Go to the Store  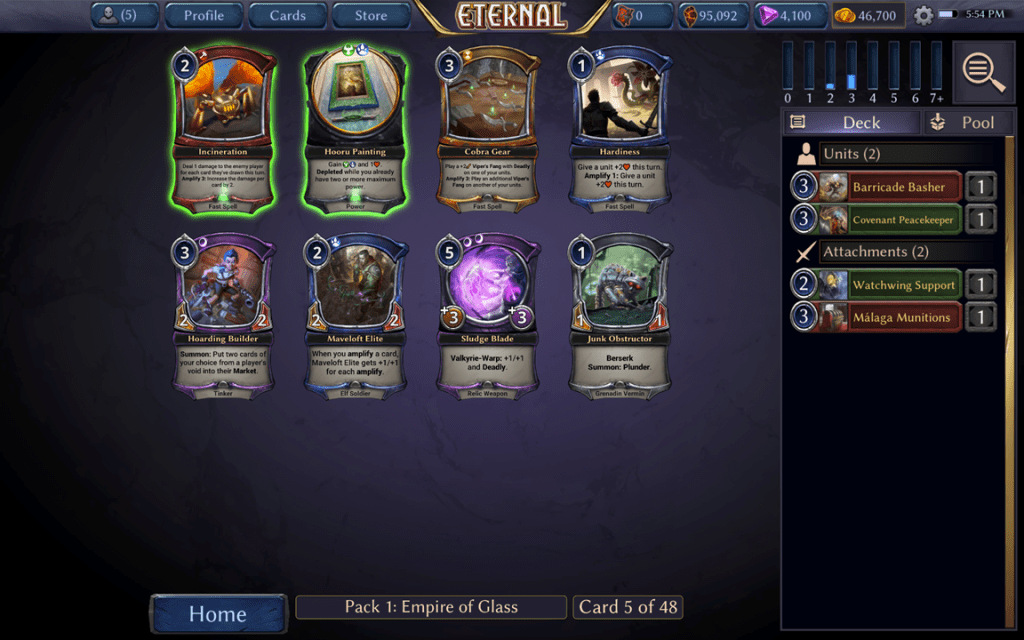[371, 15]
